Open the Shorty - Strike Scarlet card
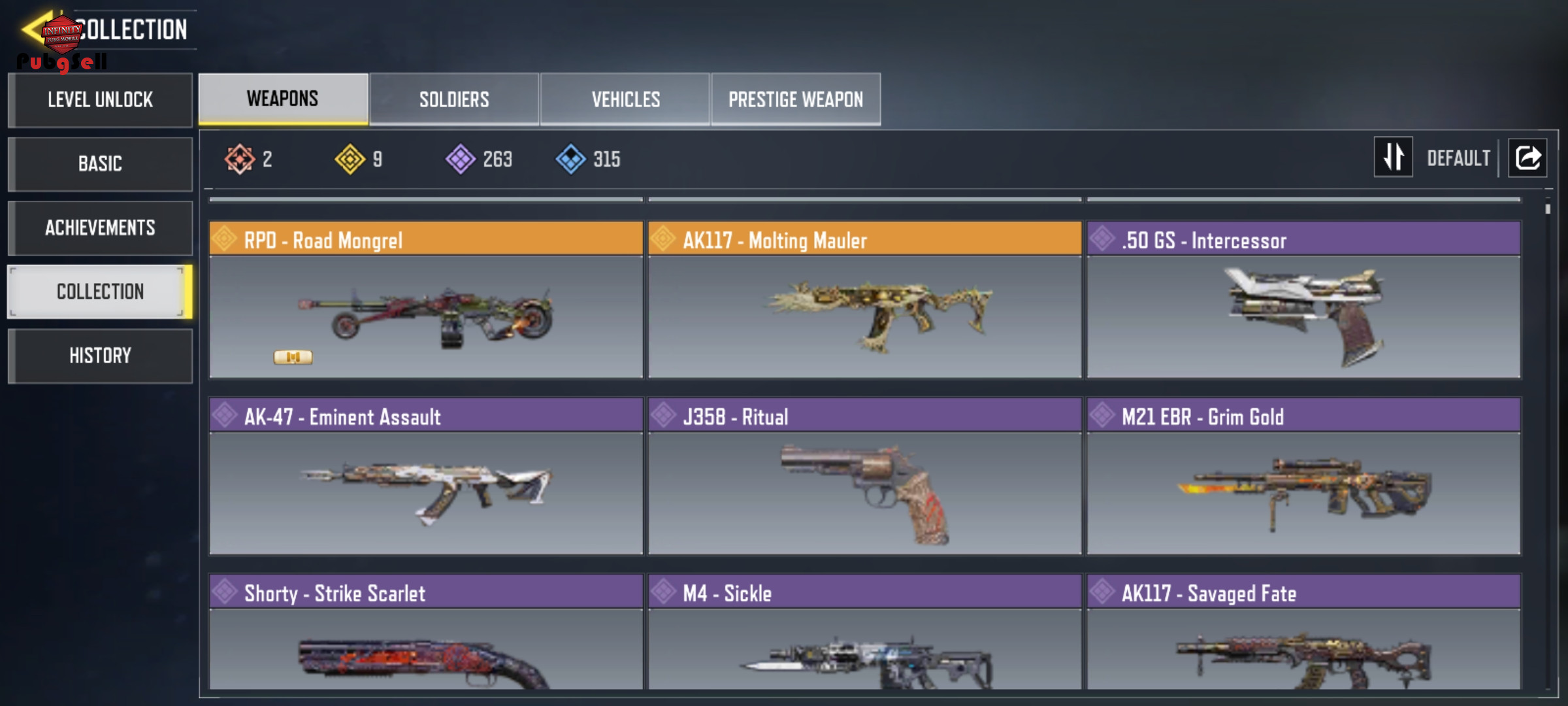 [426, 632]
